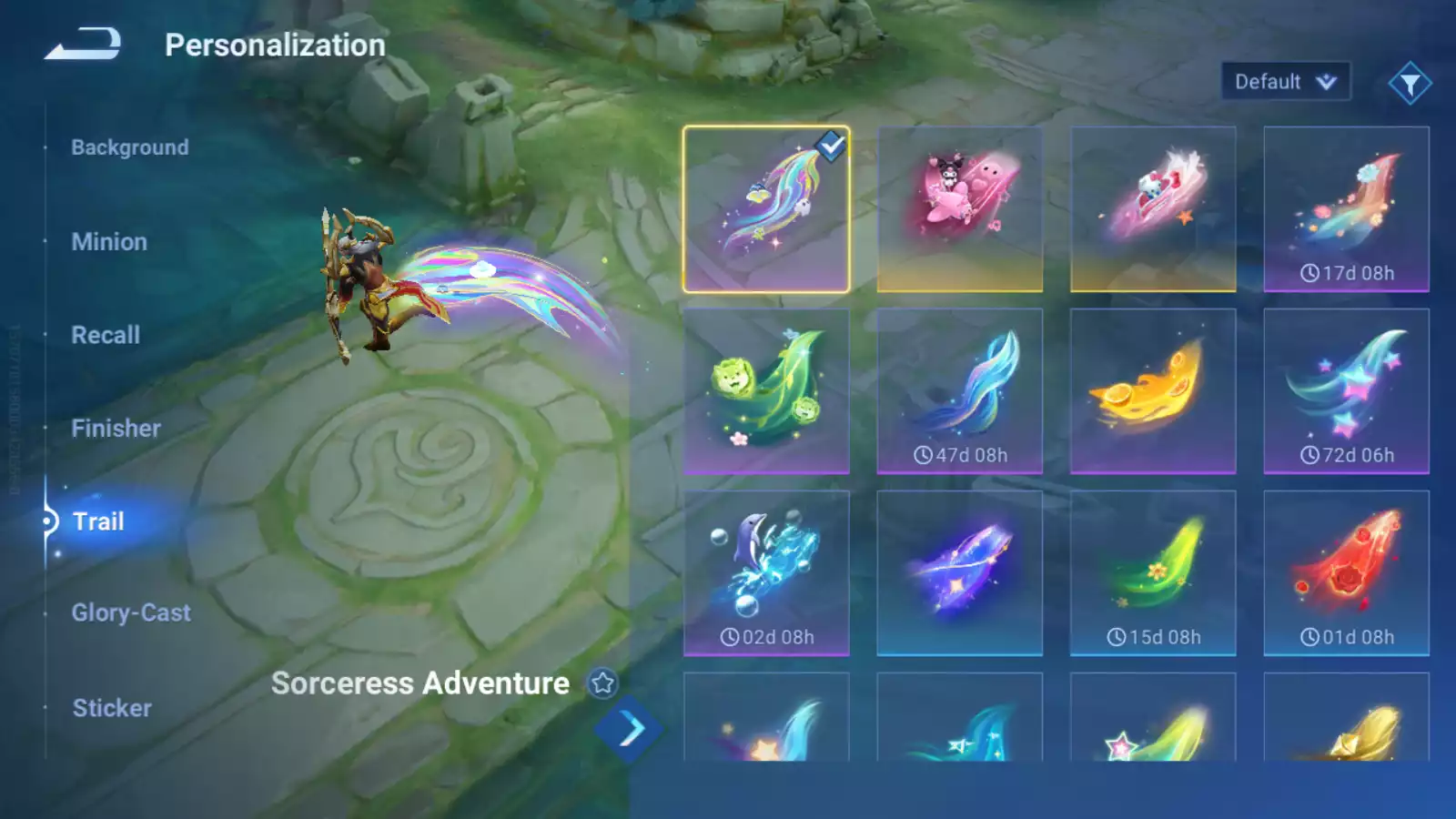1456x819 pixels.
Task: Choose the blue dolphin trail
Action: [x=766, y=573]
